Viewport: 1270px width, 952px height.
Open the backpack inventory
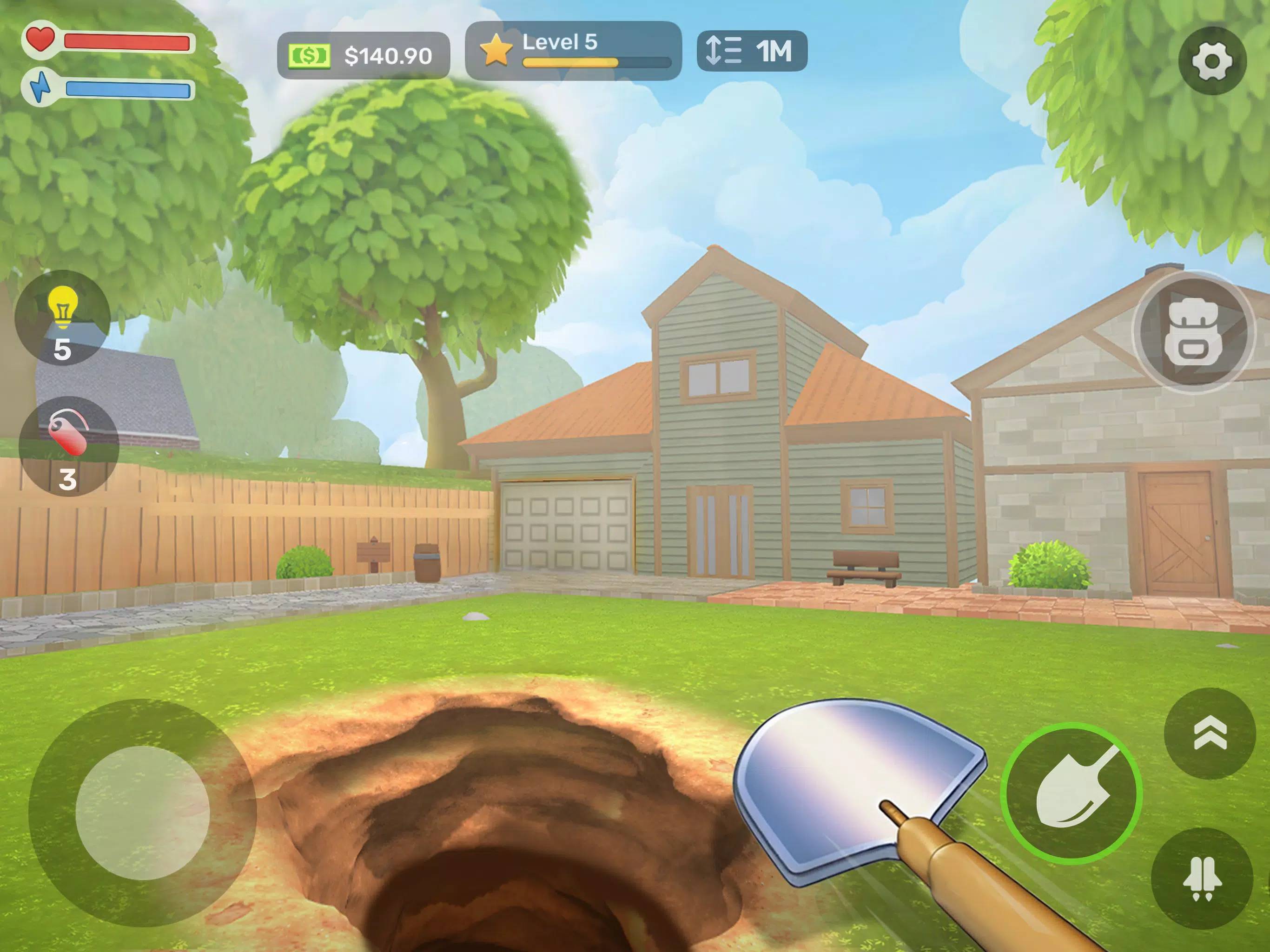coord(1192,332)
